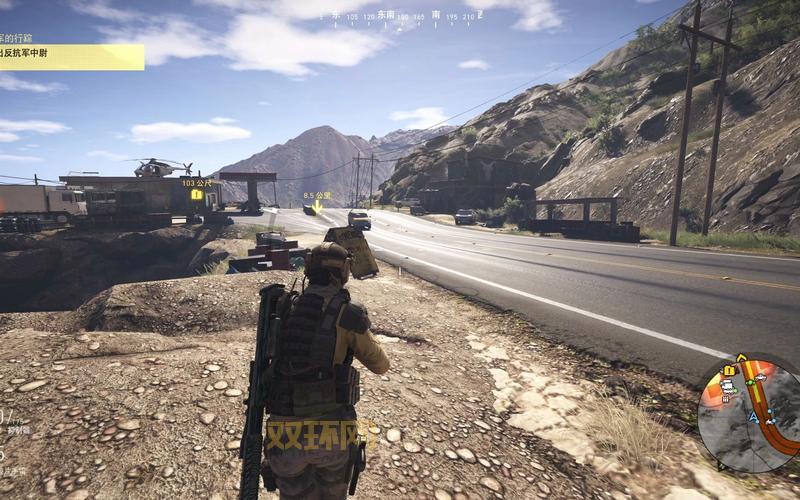Open the circular minimap
The height and width of the screenshot is (500, 800).
pyautogui.click(x=748, y=414)
